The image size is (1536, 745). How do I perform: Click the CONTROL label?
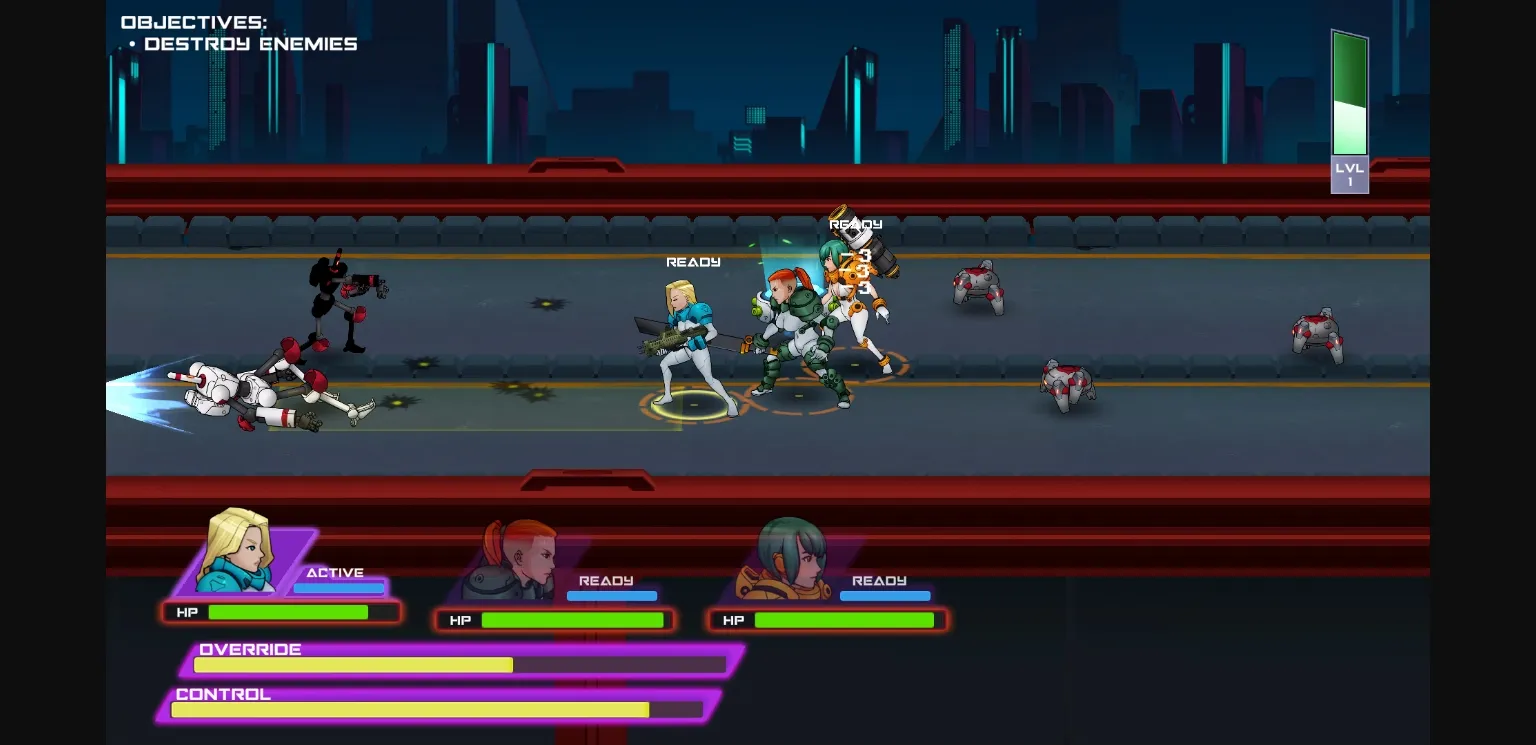222,693
